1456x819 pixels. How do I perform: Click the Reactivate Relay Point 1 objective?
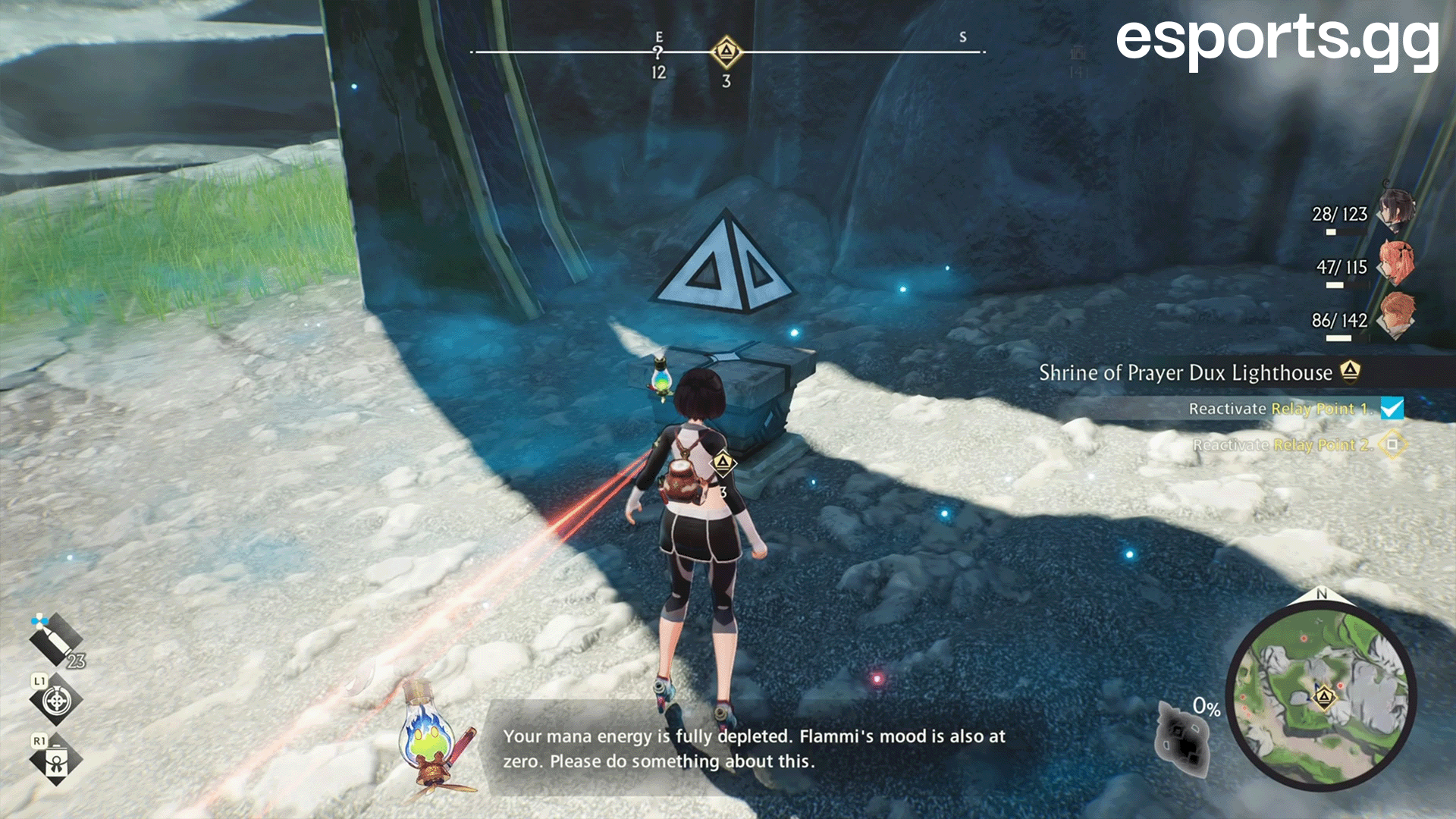[1280, 409]
